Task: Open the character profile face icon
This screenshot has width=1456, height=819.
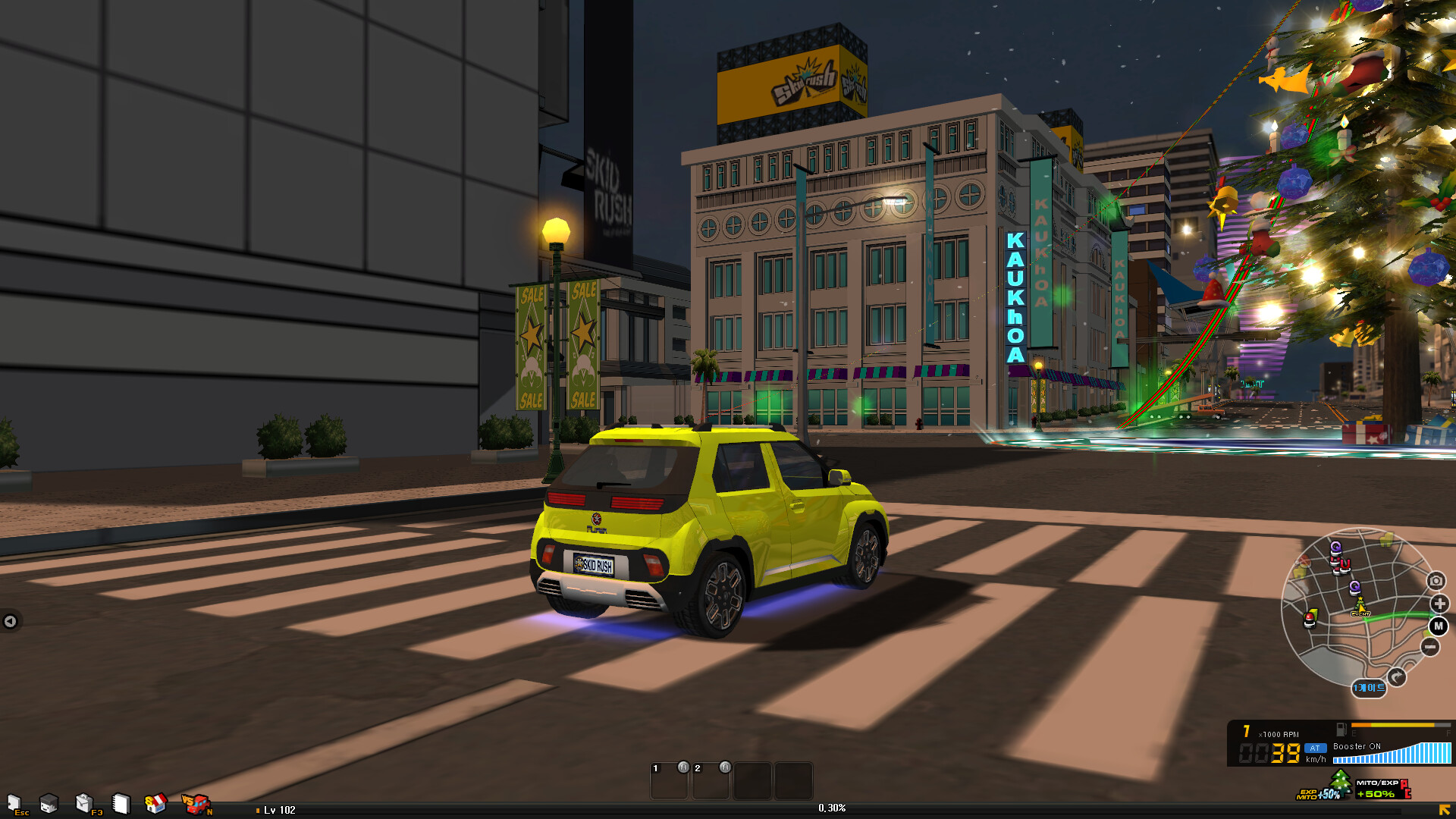Action: (x=49, y=804)
